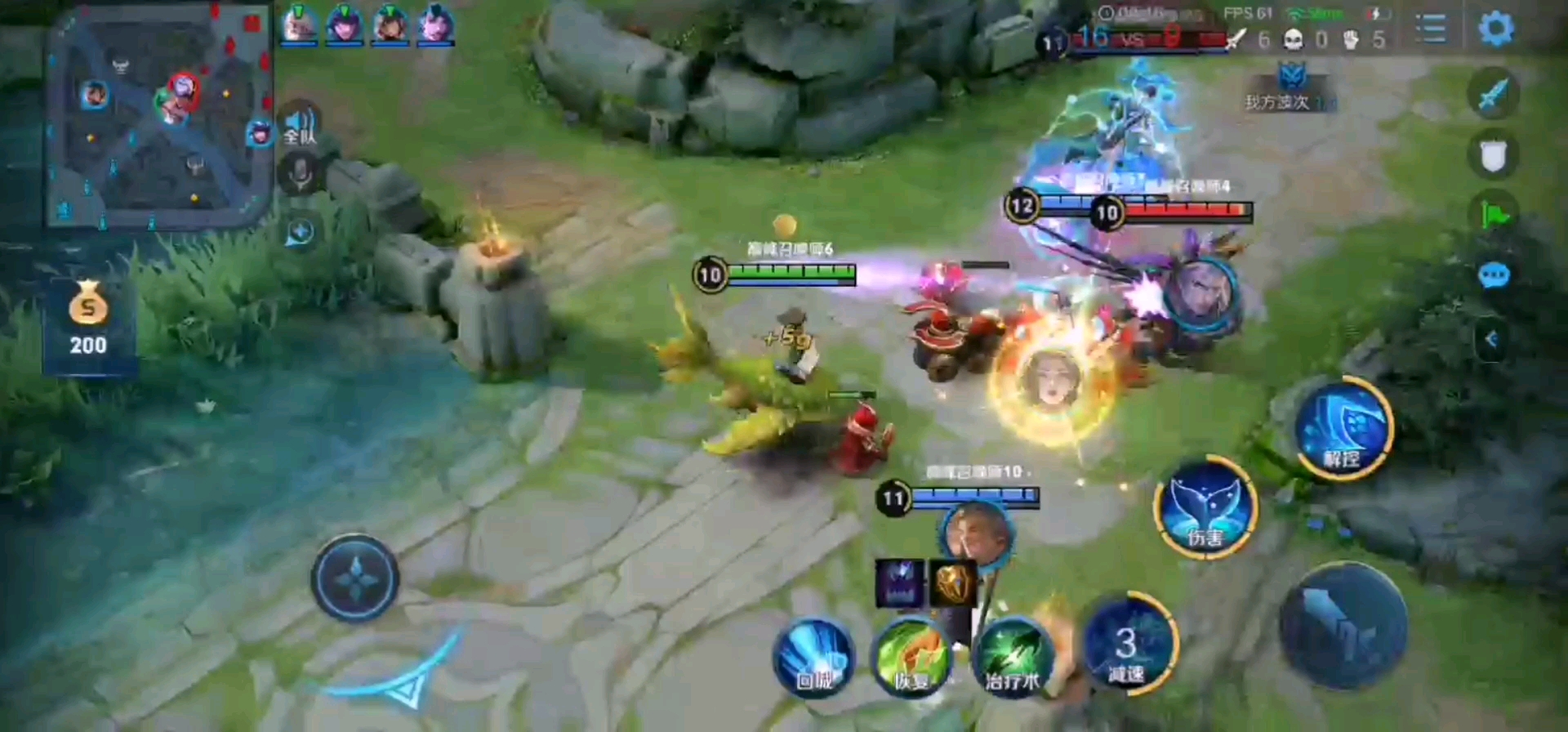Image resolution: width=1568 pixels, height=732 pixels.
Task: Open the scoreboard list icon
Action: coord(1430,29)
